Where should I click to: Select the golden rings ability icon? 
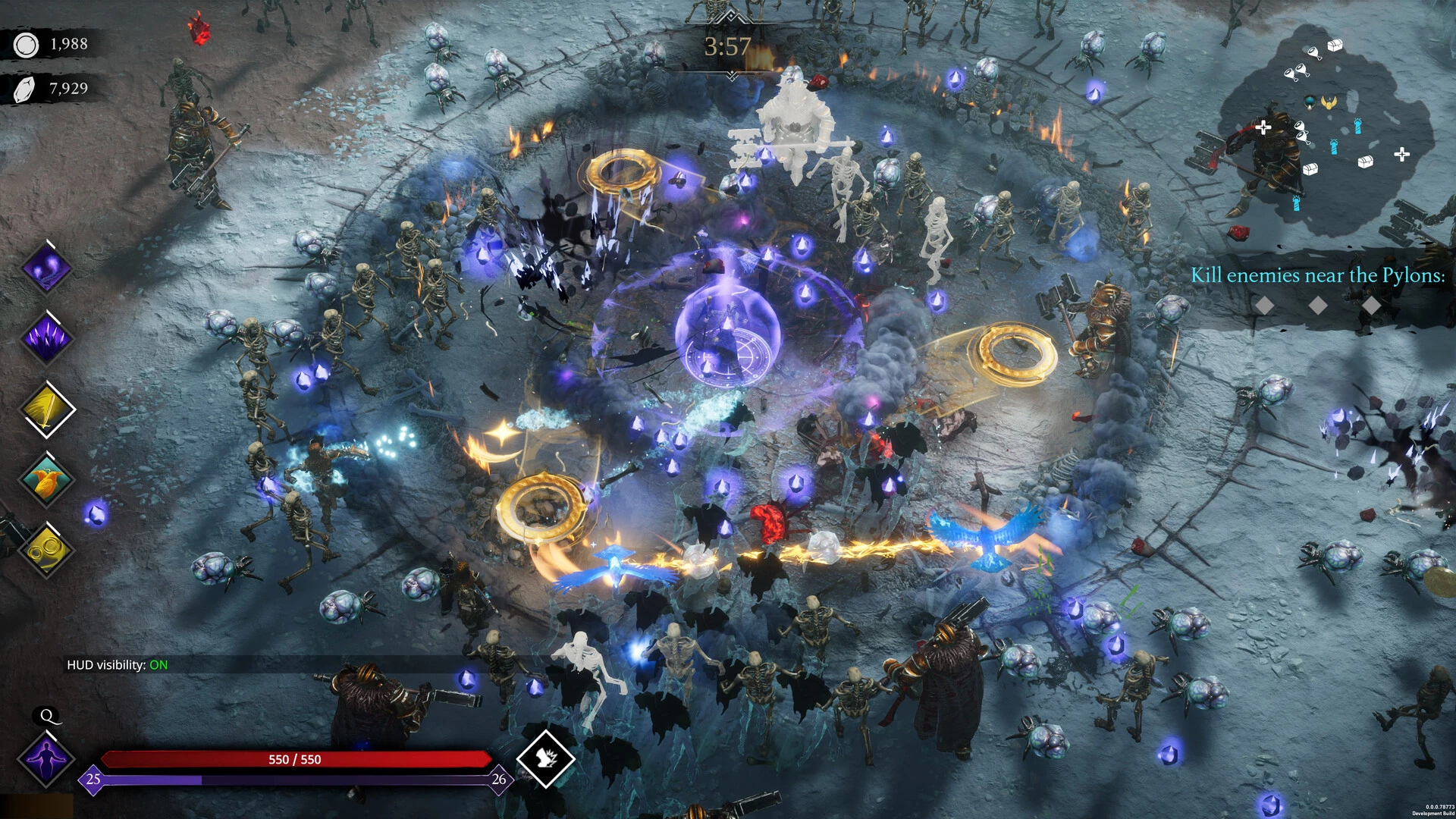pos(46,549)
